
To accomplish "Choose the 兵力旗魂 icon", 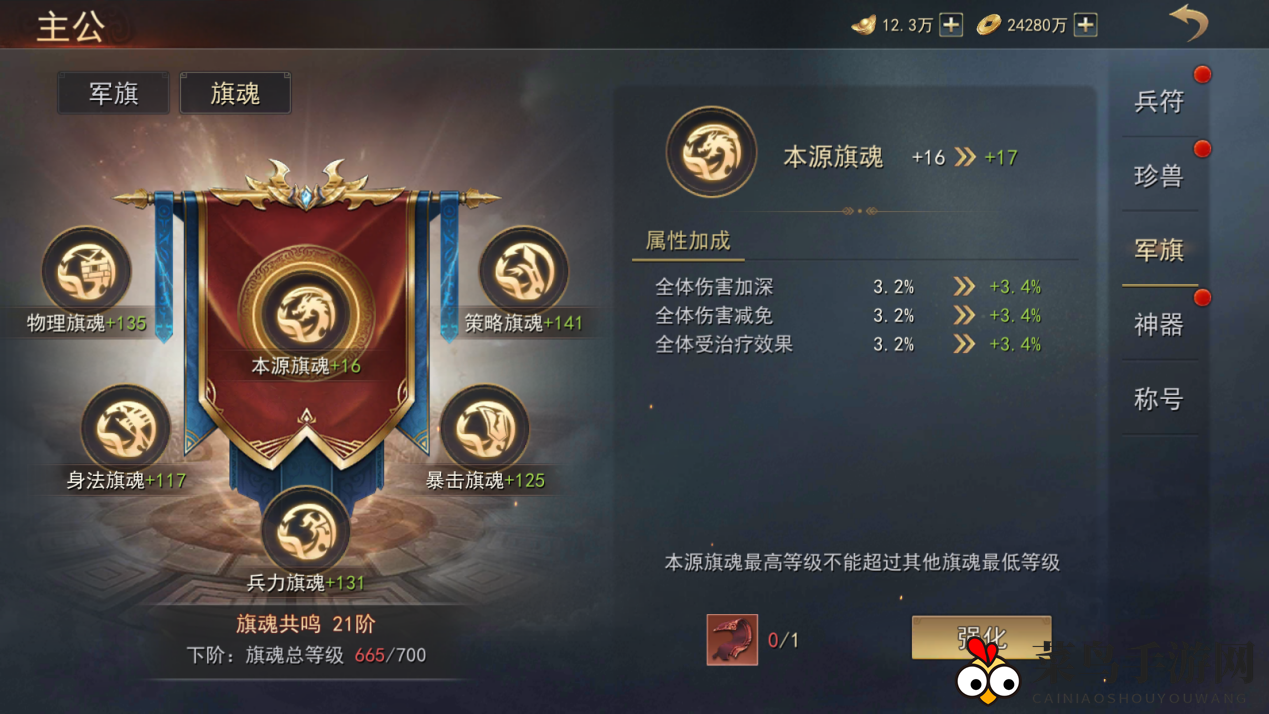I will coord(306,530).
